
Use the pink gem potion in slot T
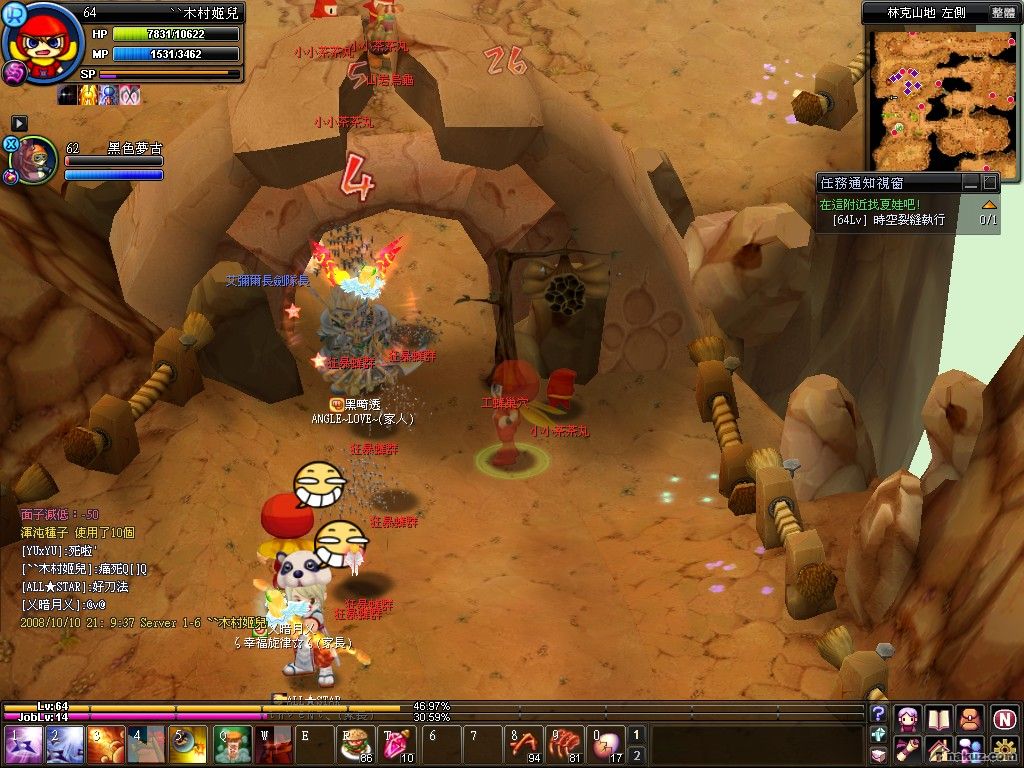398,746
